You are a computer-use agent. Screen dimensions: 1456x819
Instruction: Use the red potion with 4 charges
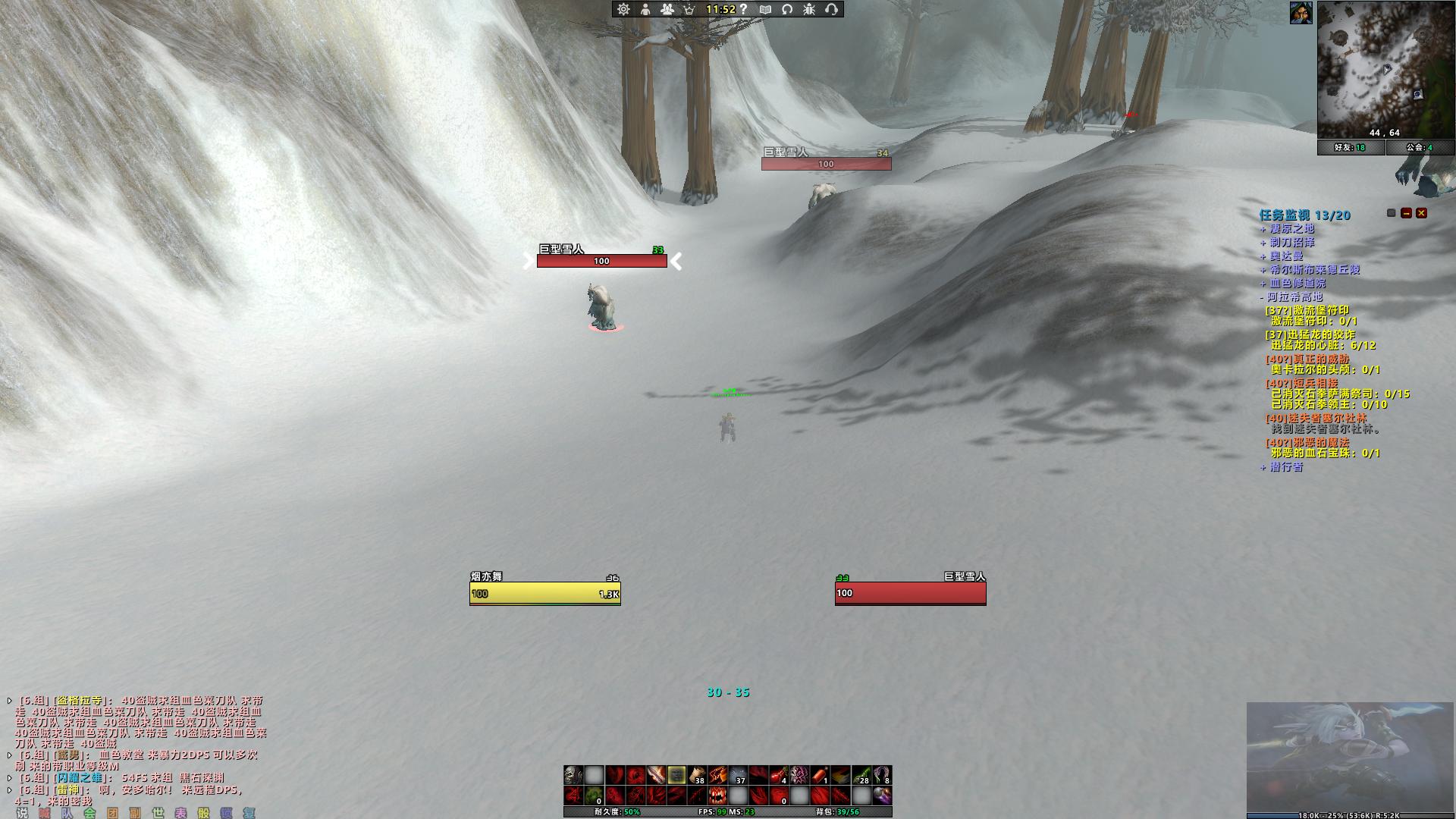pyautogui.click(x=779, y=775)
